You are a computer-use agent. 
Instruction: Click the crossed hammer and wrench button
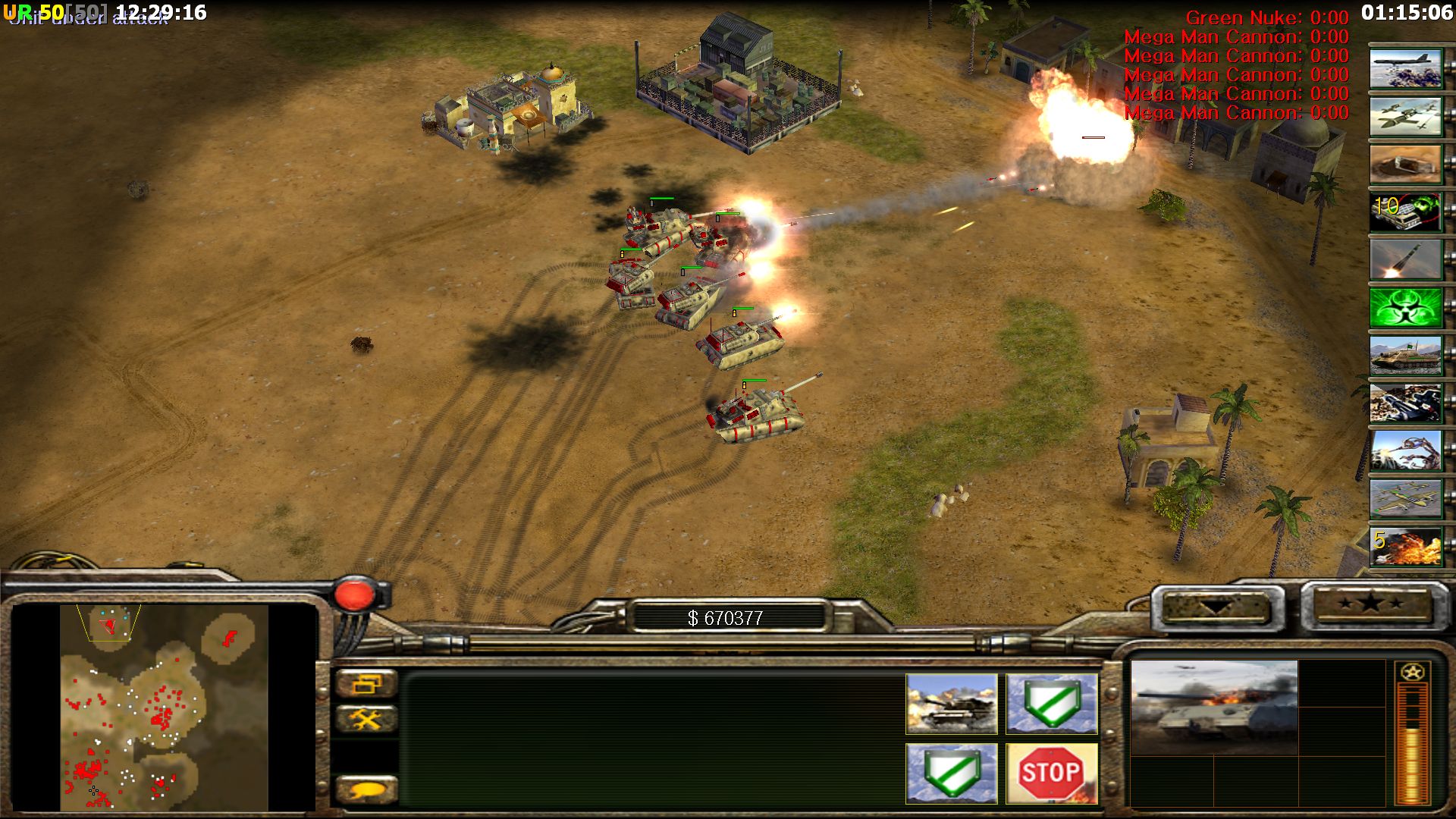(366, 718)
